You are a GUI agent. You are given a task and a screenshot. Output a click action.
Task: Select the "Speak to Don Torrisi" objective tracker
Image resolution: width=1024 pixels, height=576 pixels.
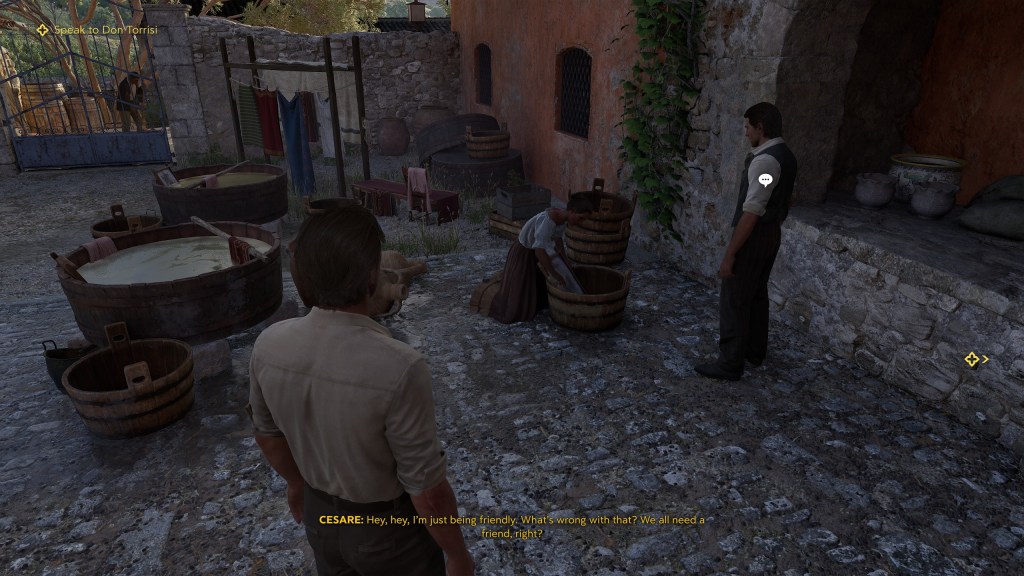click(x=92, y=30)
